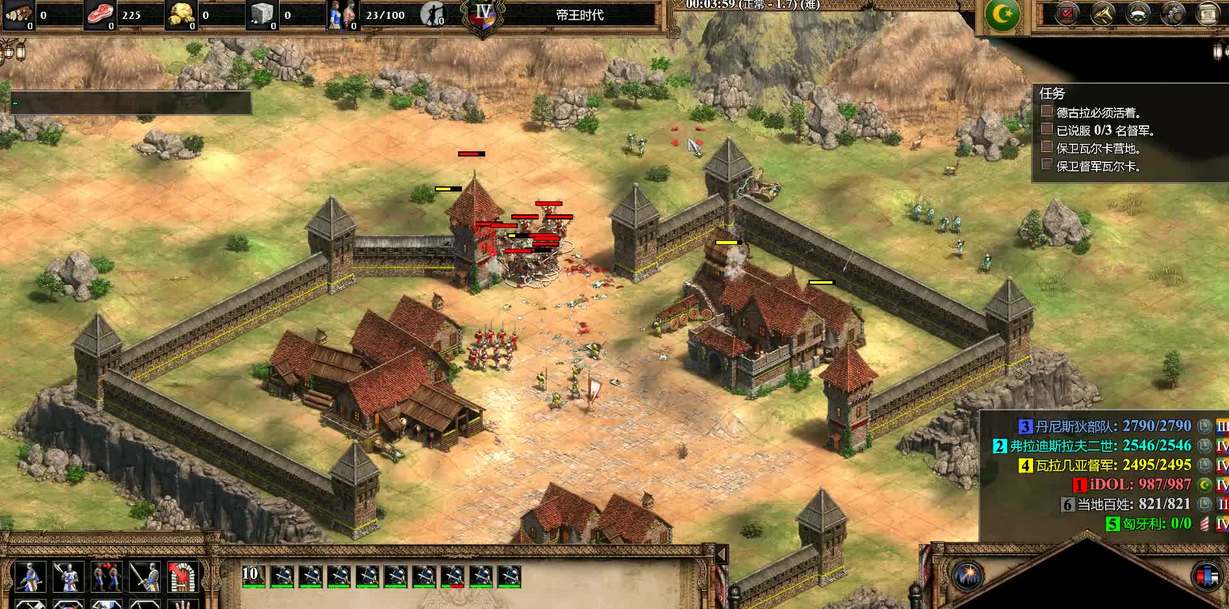Click the population villagers icon

(x=342, y=15)
